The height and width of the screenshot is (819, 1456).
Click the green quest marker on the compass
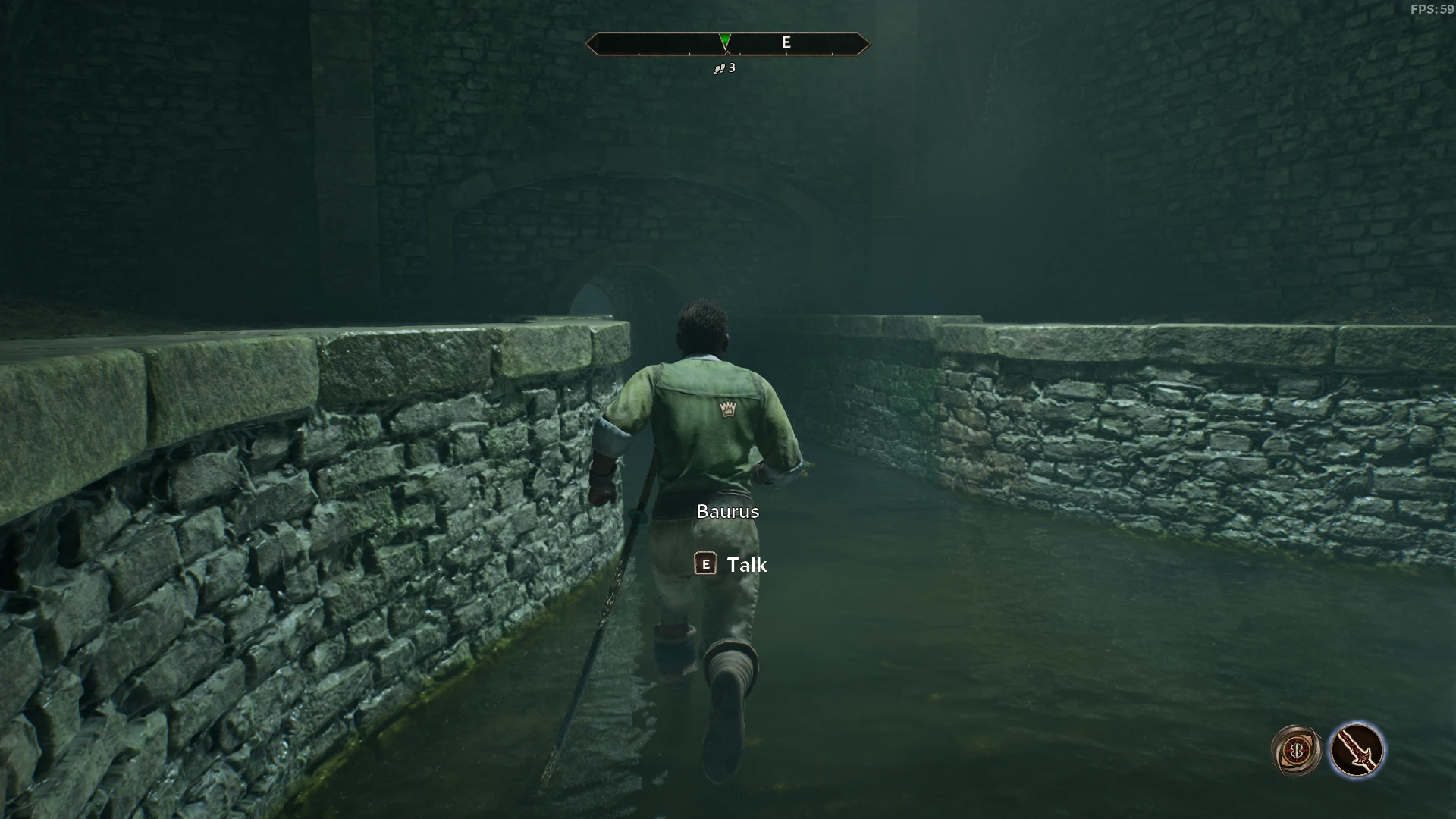(725, 41)
